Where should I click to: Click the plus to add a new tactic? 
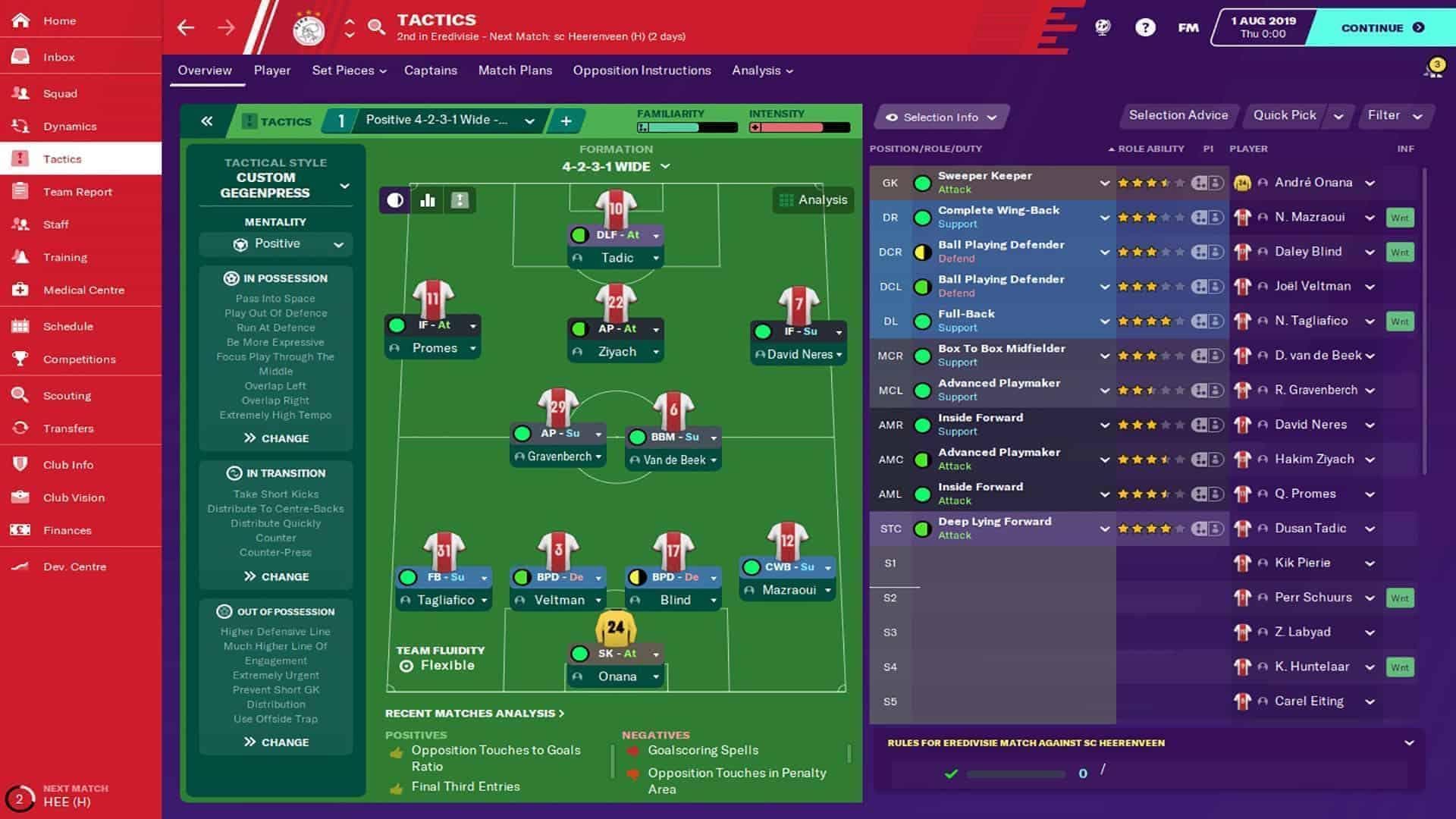click(566, 121)
